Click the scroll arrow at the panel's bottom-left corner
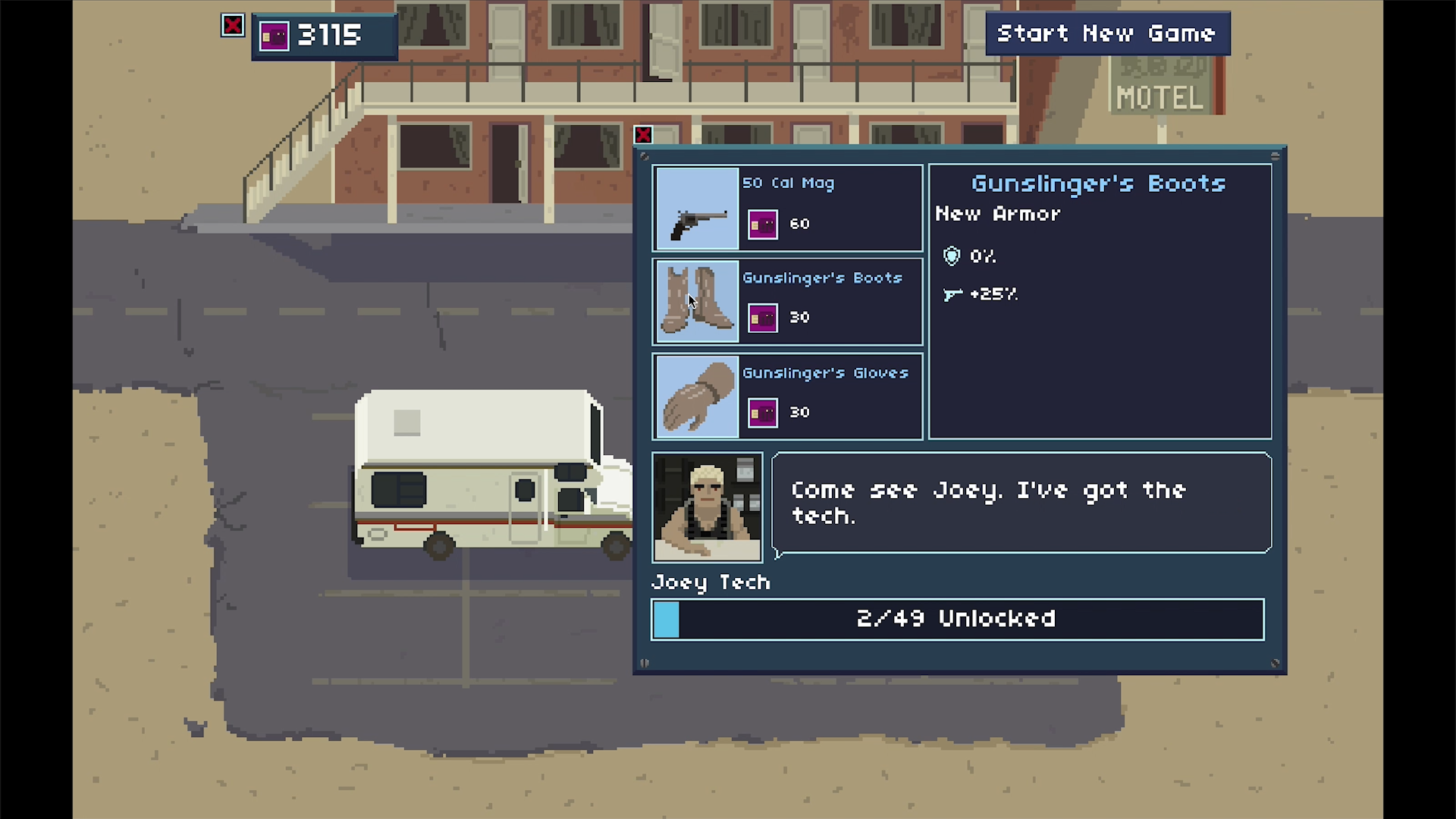1456x819 pixels. tap(644, 662)
